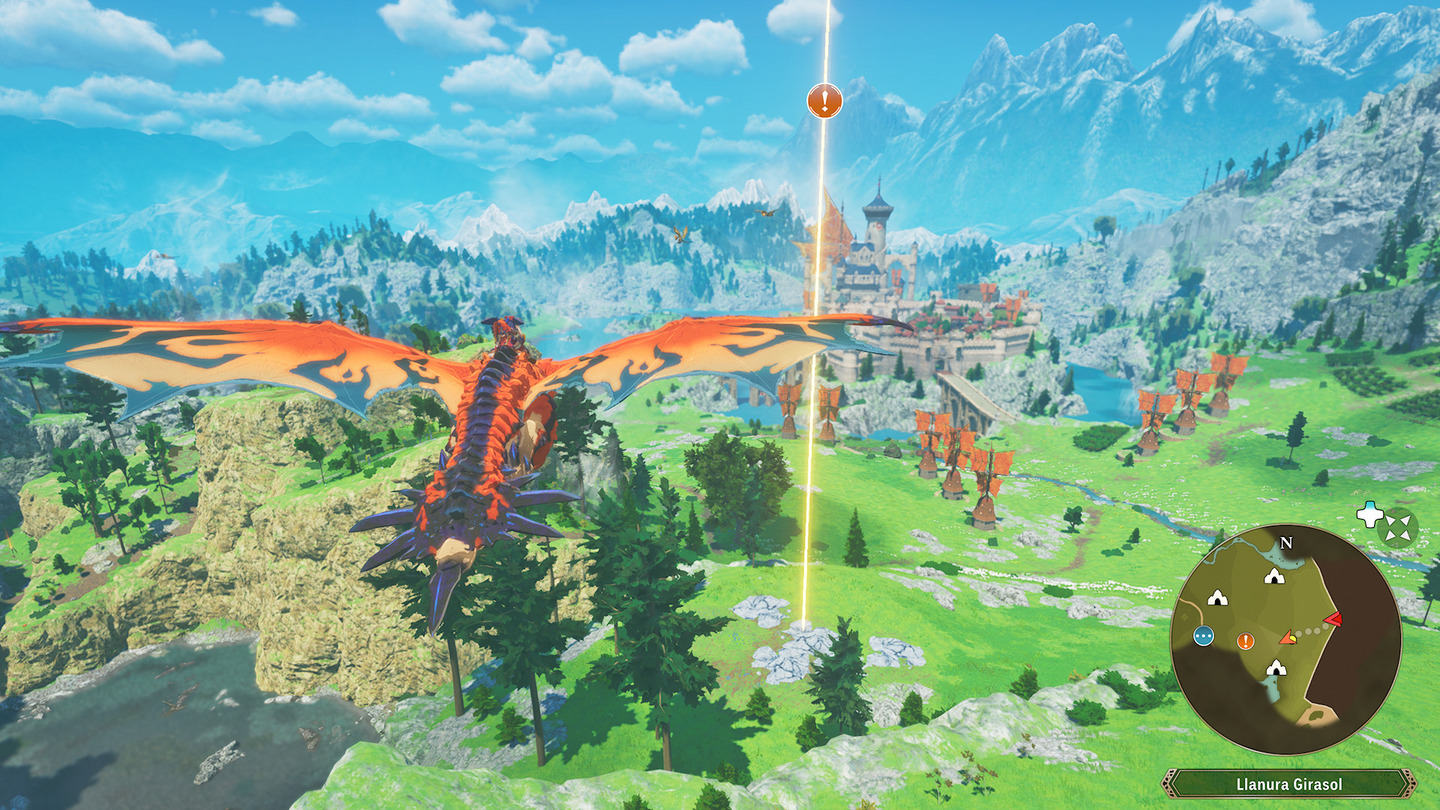
Task: Click the blue speech bubble minimap marker
Action: pyautogui.click(x=1203, y=636)
